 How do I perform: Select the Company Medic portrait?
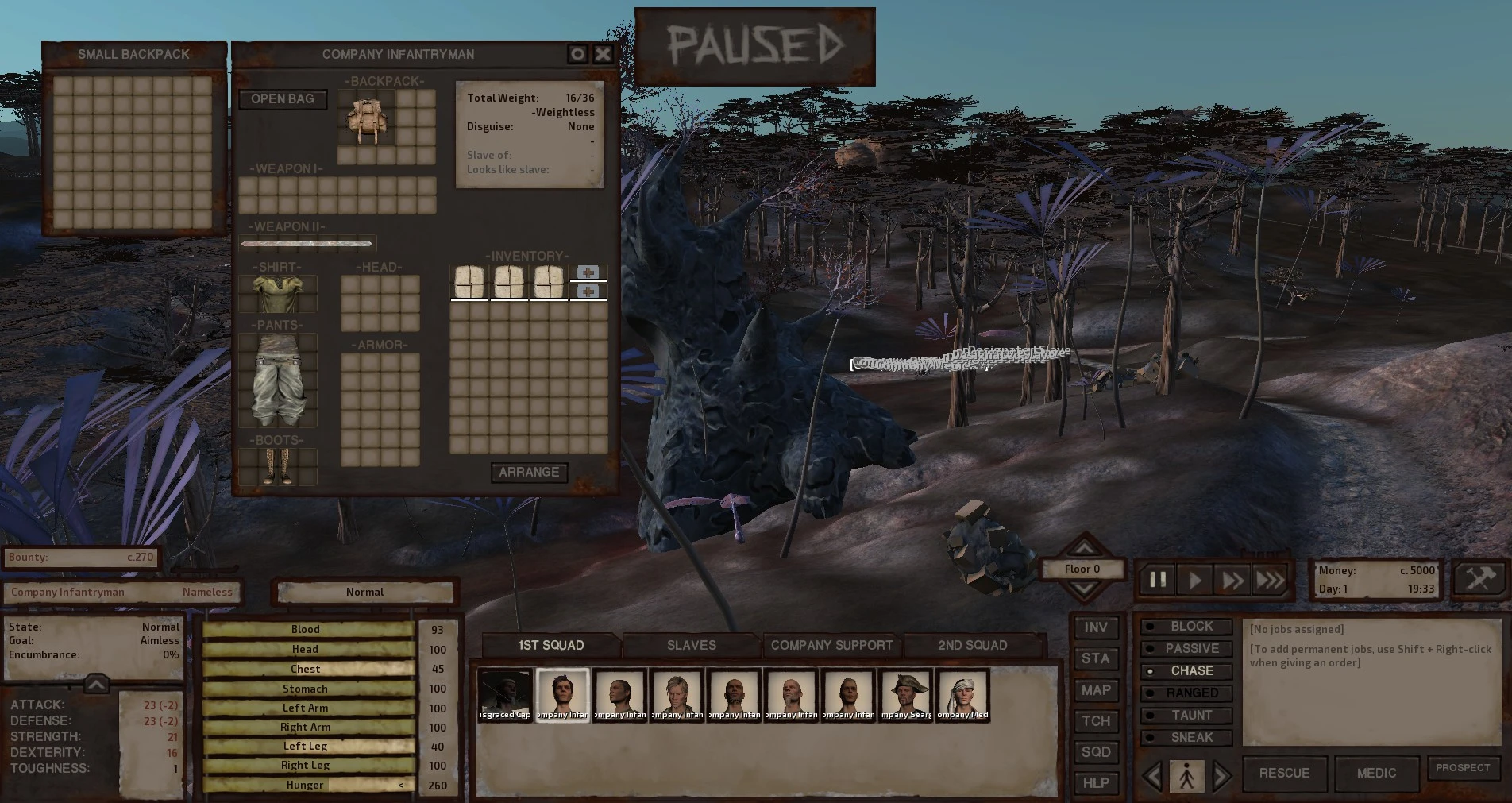(x=962, y=694)
